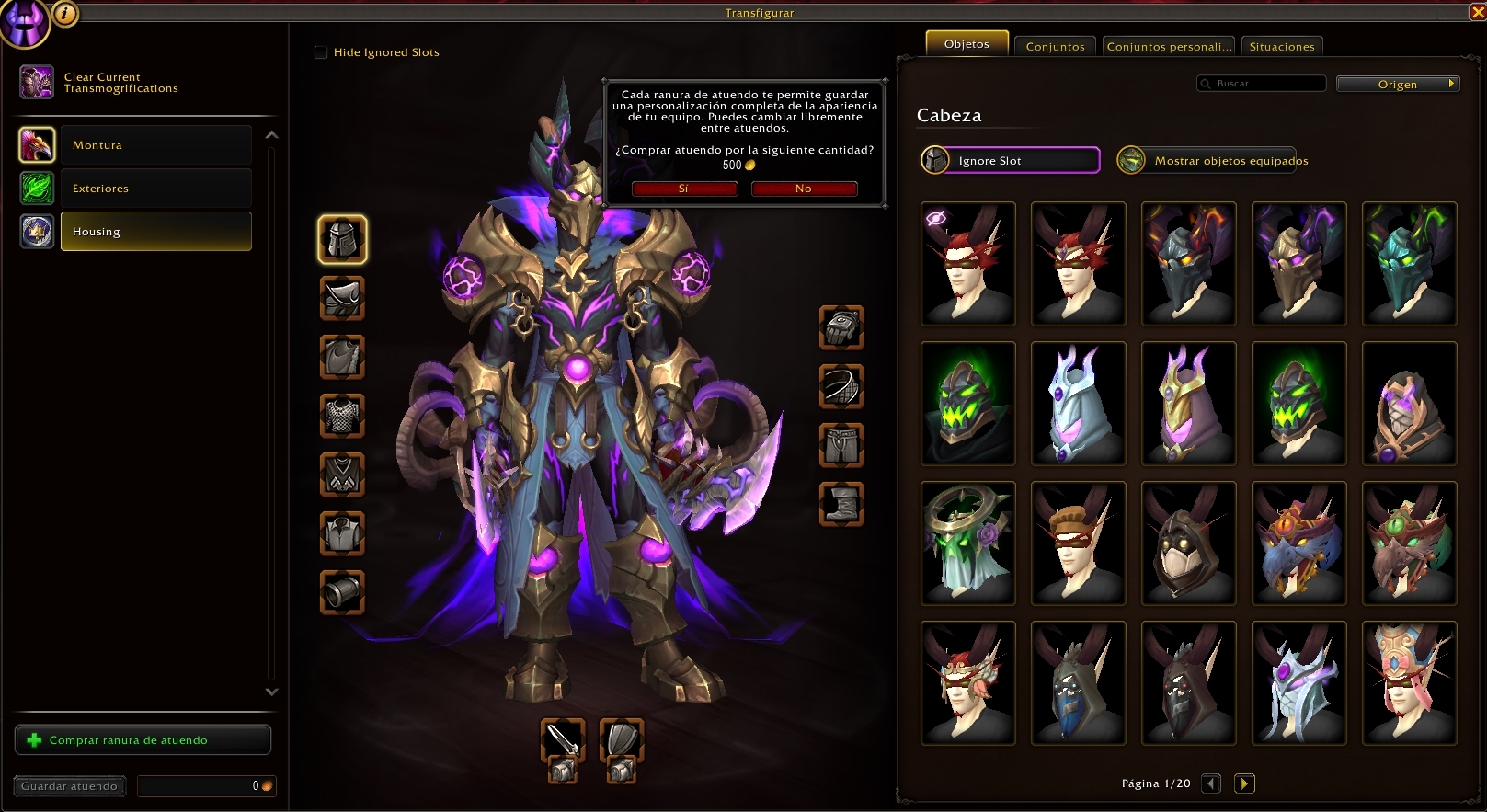Toggle the Hide Ignored Slots checkbox
Viewport: 1487px width, 812px height.
point(321,52)
